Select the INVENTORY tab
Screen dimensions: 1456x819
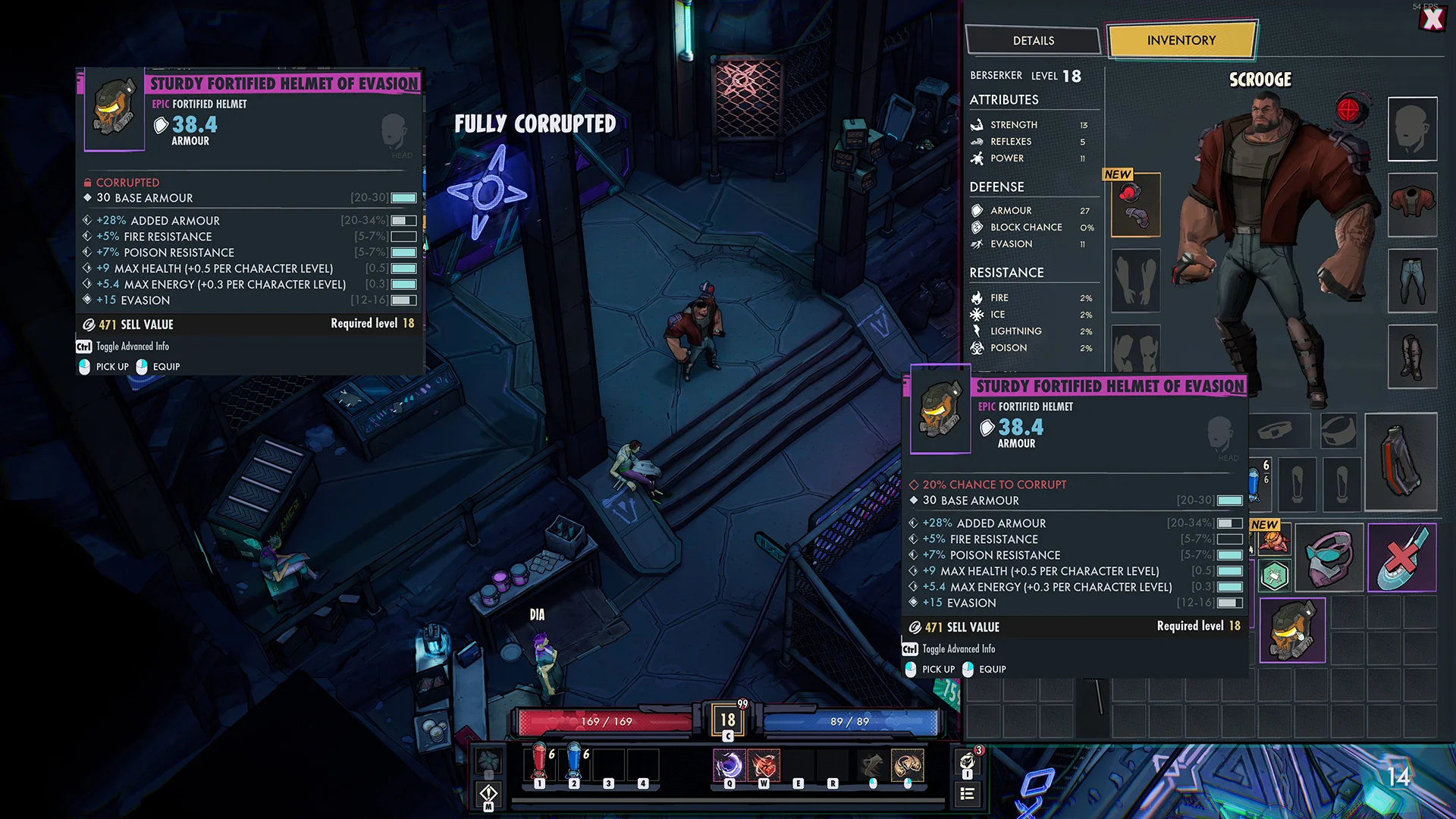pyautogui.click(x=1181, y=40)
